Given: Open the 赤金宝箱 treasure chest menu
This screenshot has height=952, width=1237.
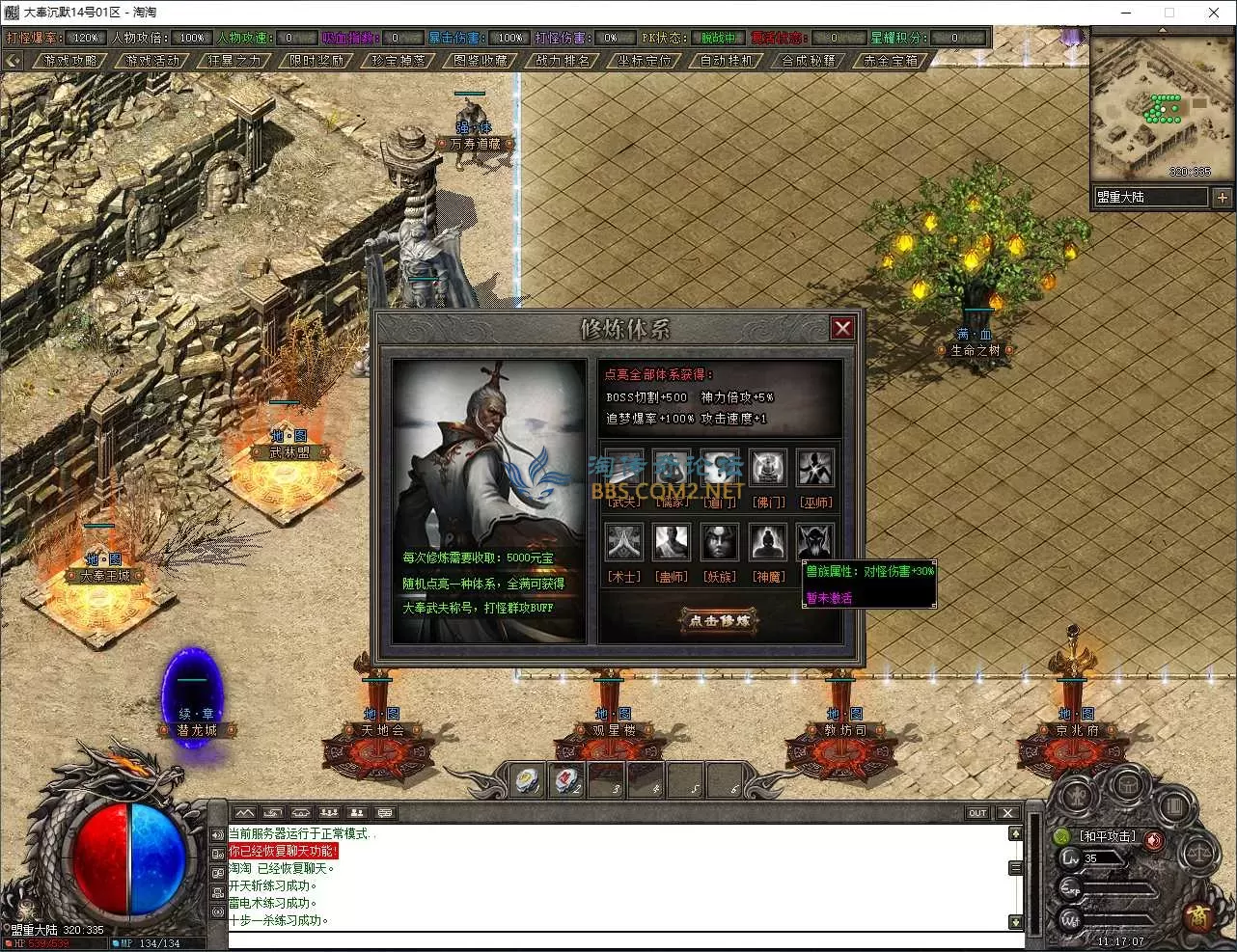Looking at the screenshot, I should (x=891, y=61).
